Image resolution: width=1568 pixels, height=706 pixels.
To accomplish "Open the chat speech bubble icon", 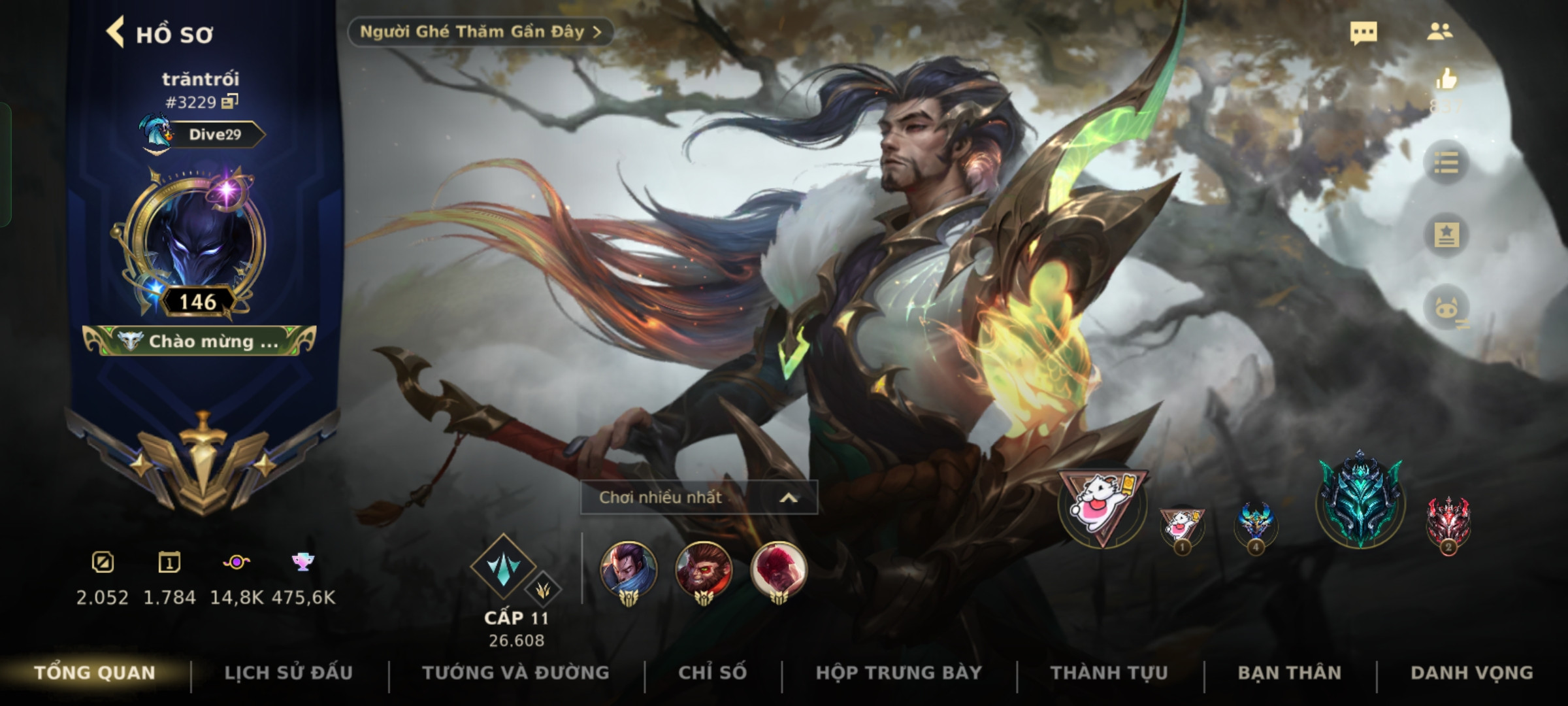I will pyautogui.click(x=1363, y=33).
